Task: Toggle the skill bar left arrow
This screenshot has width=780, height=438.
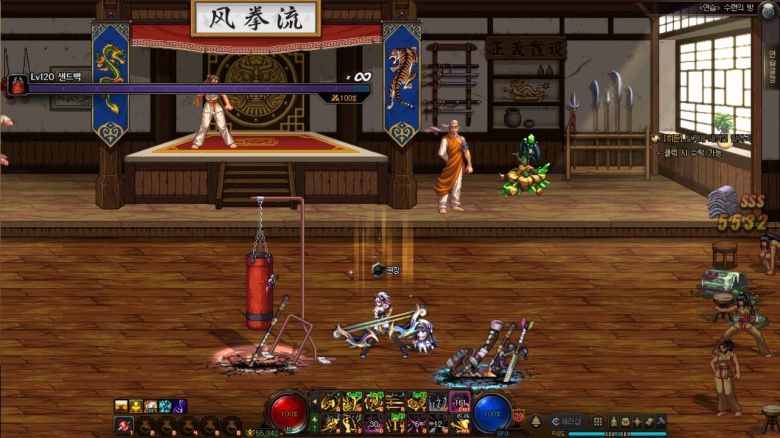Action: pos(314,404)
